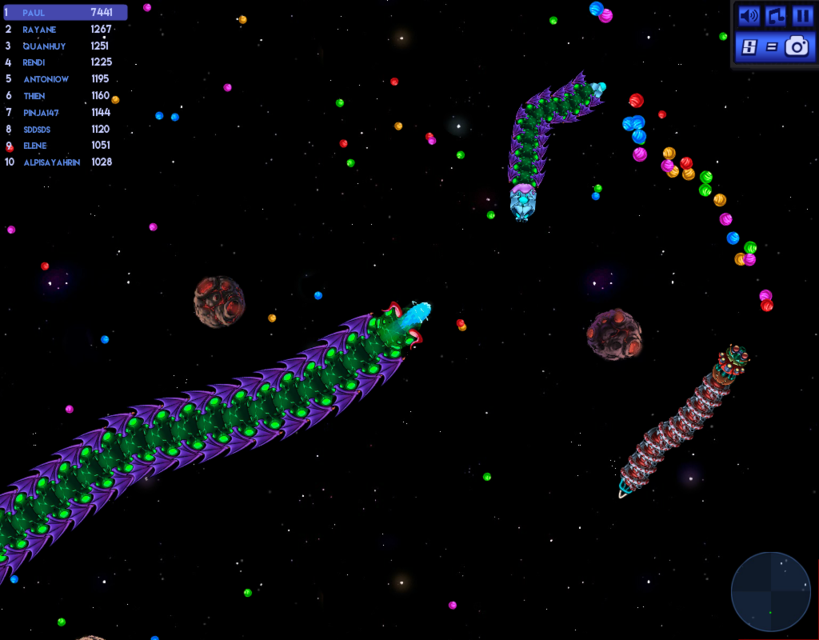The image size is (819, 640).
Task: Select Paul's highlighted leaderboard row
Action: [x=65, y=13]
